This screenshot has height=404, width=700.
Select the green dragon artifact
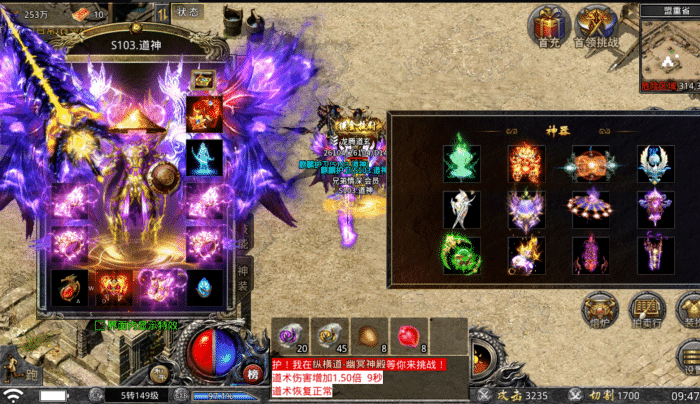pyautogui.click(x=461, y=255)
